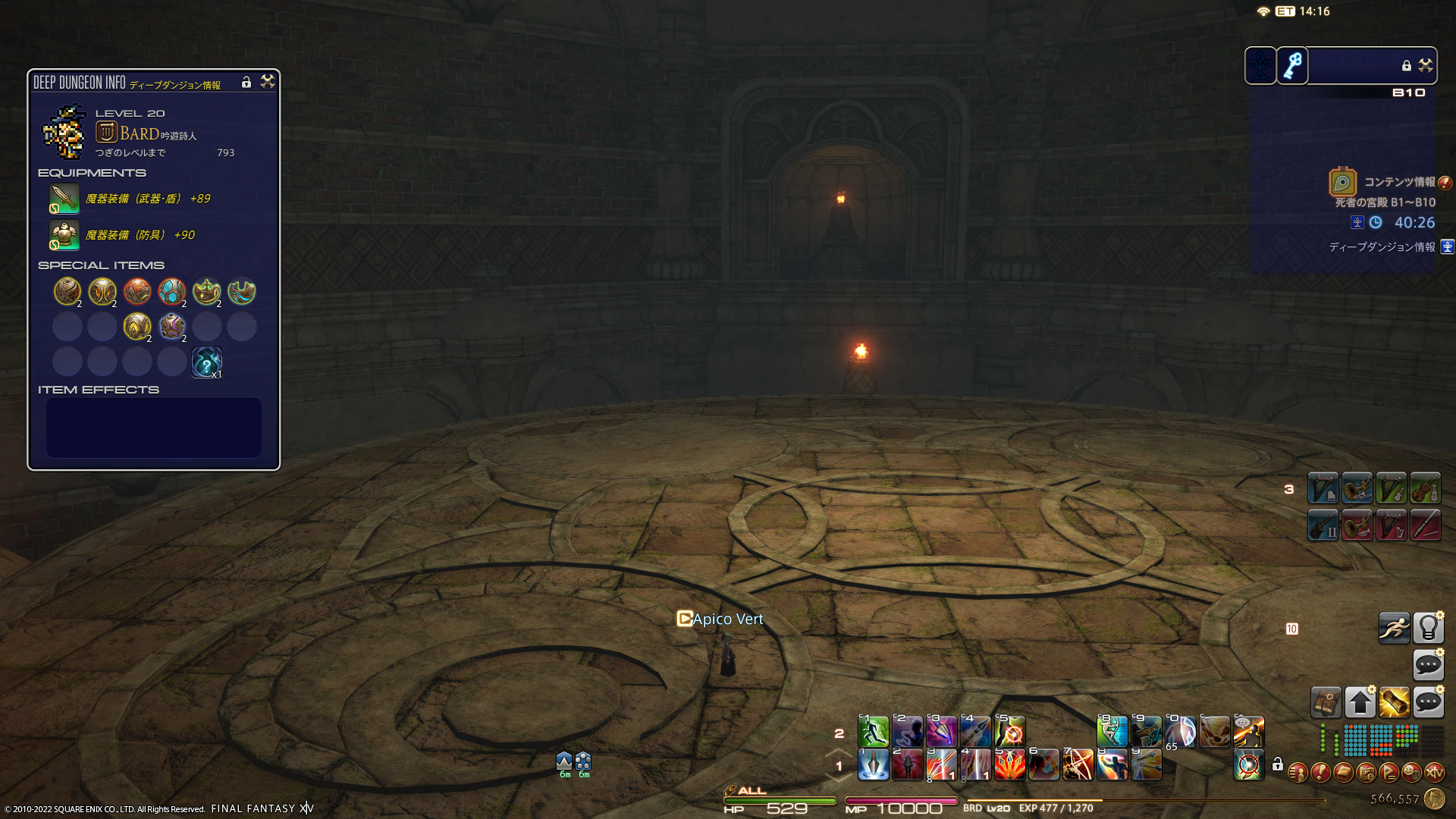Screen dimensions: 1456x819
Task: Open the XIV system menu icon
Action: point(1434,773)
